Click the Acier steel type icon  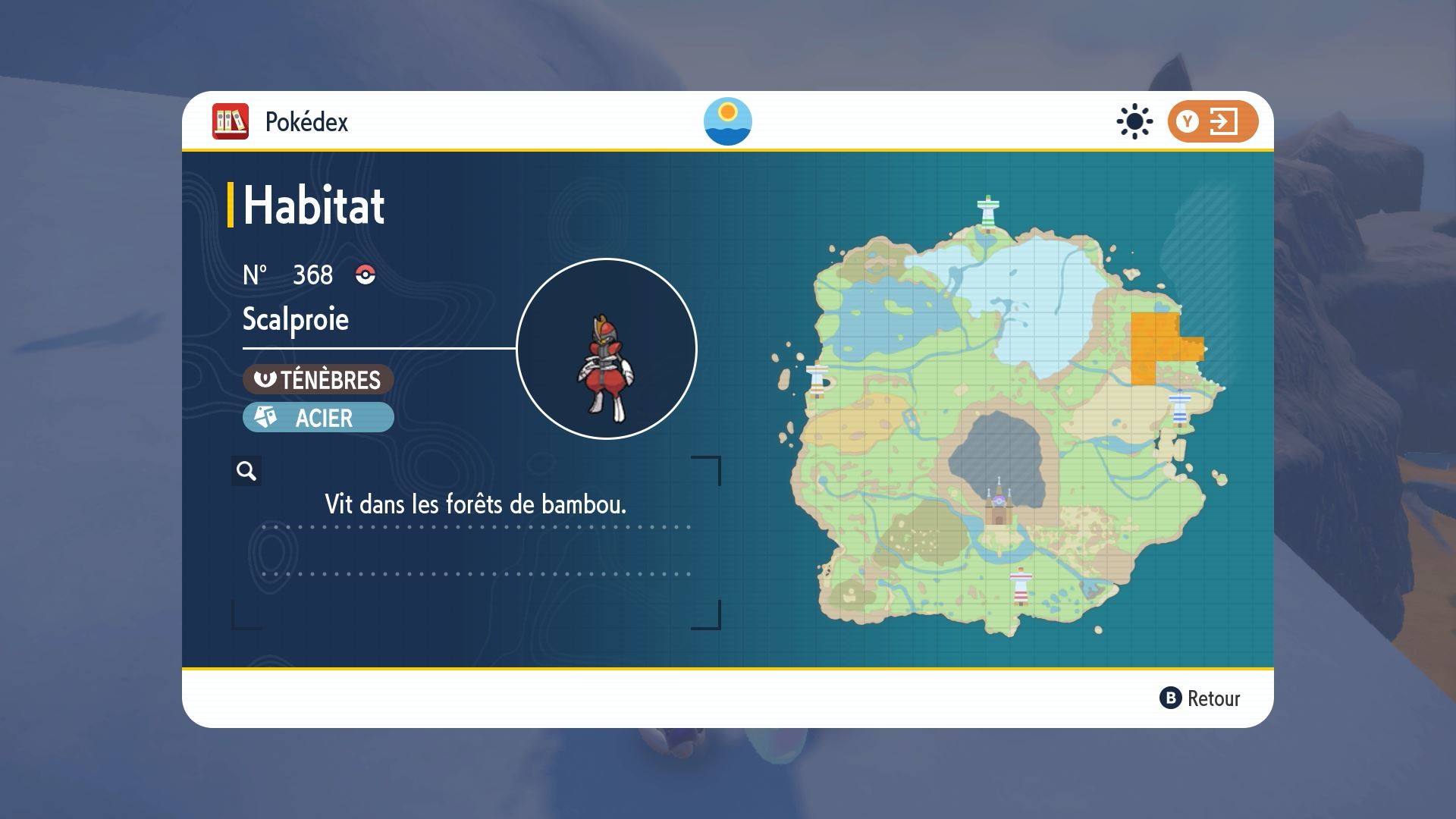click(265, 417)
